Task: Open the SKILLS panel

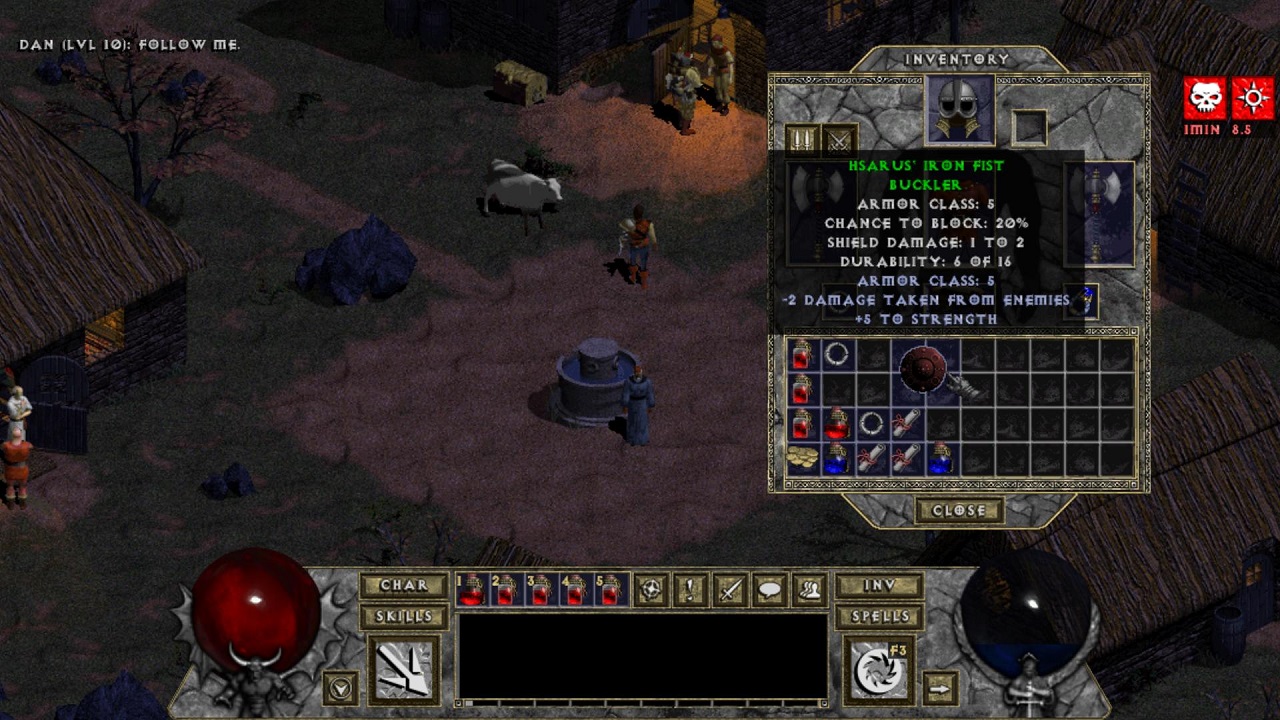Action: click(x=403, y=617)
